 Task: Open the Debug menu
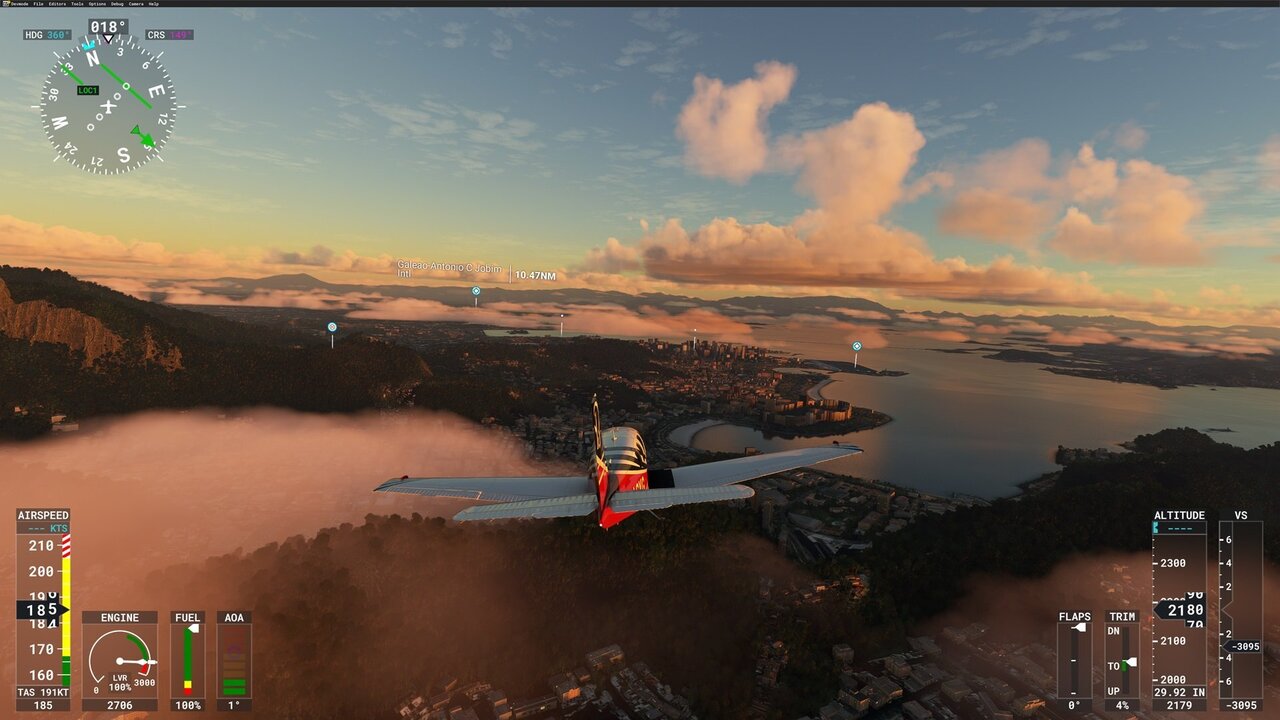click(x=117, y=4)
